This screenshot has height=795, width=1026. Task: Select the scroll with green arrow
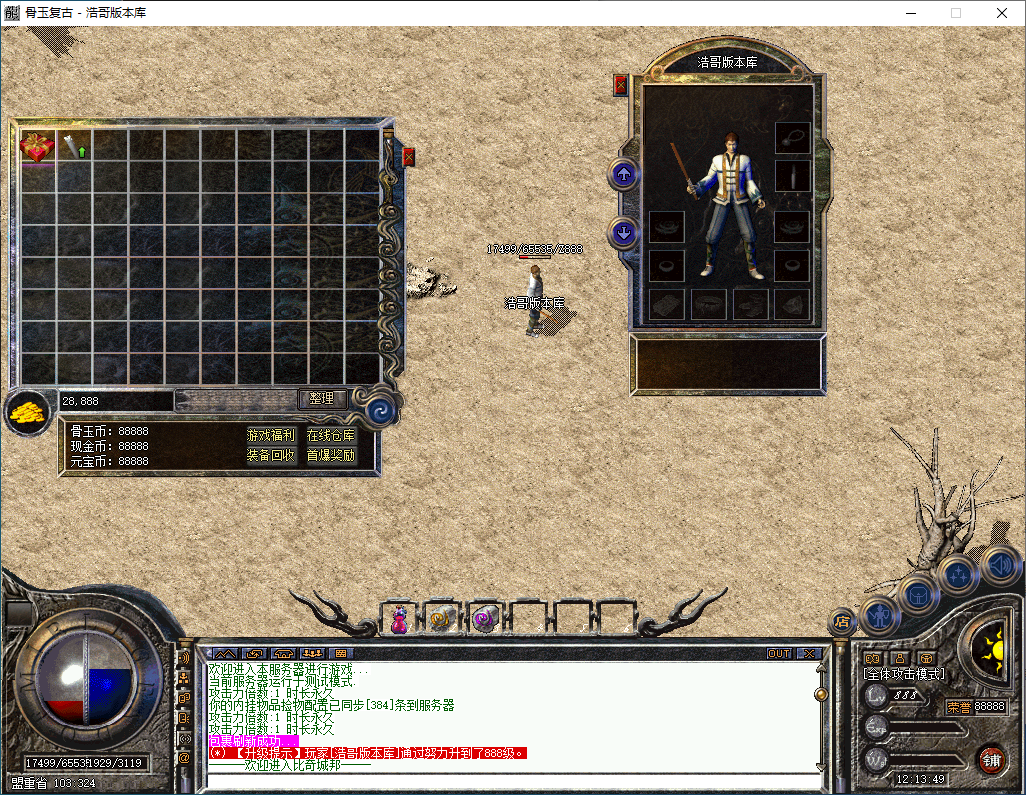coord(73,146)
